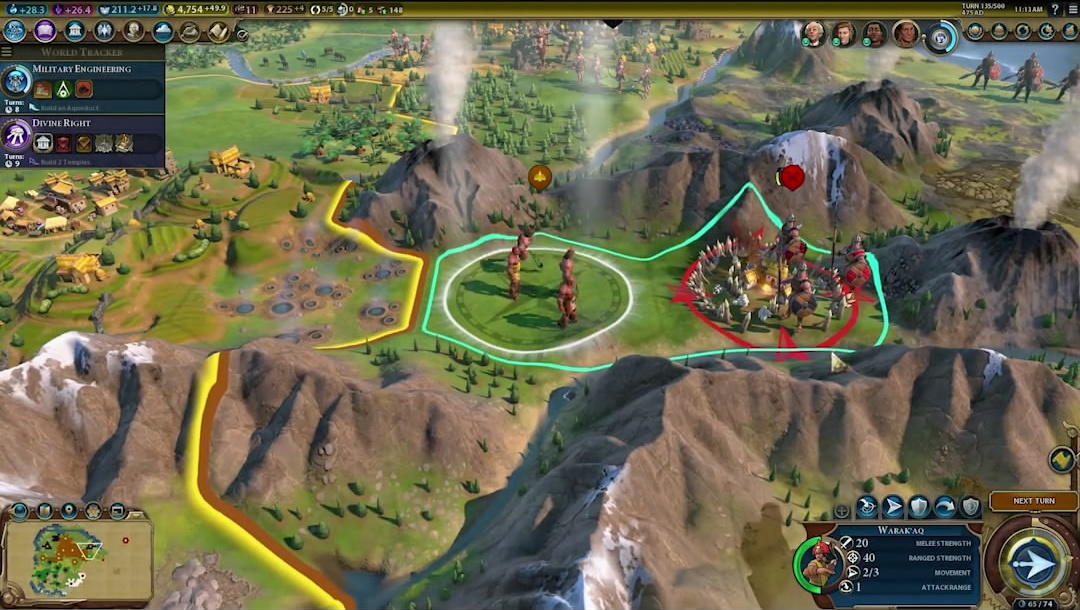Viewport: 1080px width, 610px height.
Task: Click the minimap
Action: (78, 557)
